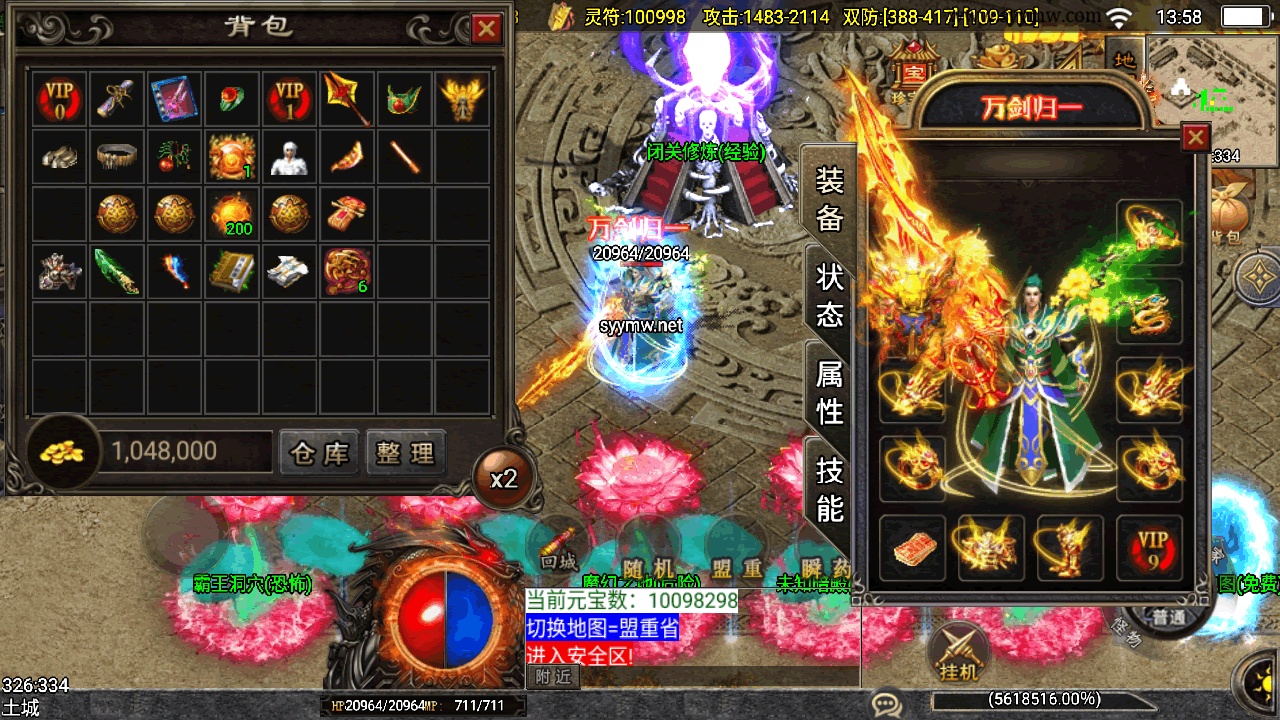Select the VIP 1 token in the bag
1280x720 pixels.
point(289,99)
